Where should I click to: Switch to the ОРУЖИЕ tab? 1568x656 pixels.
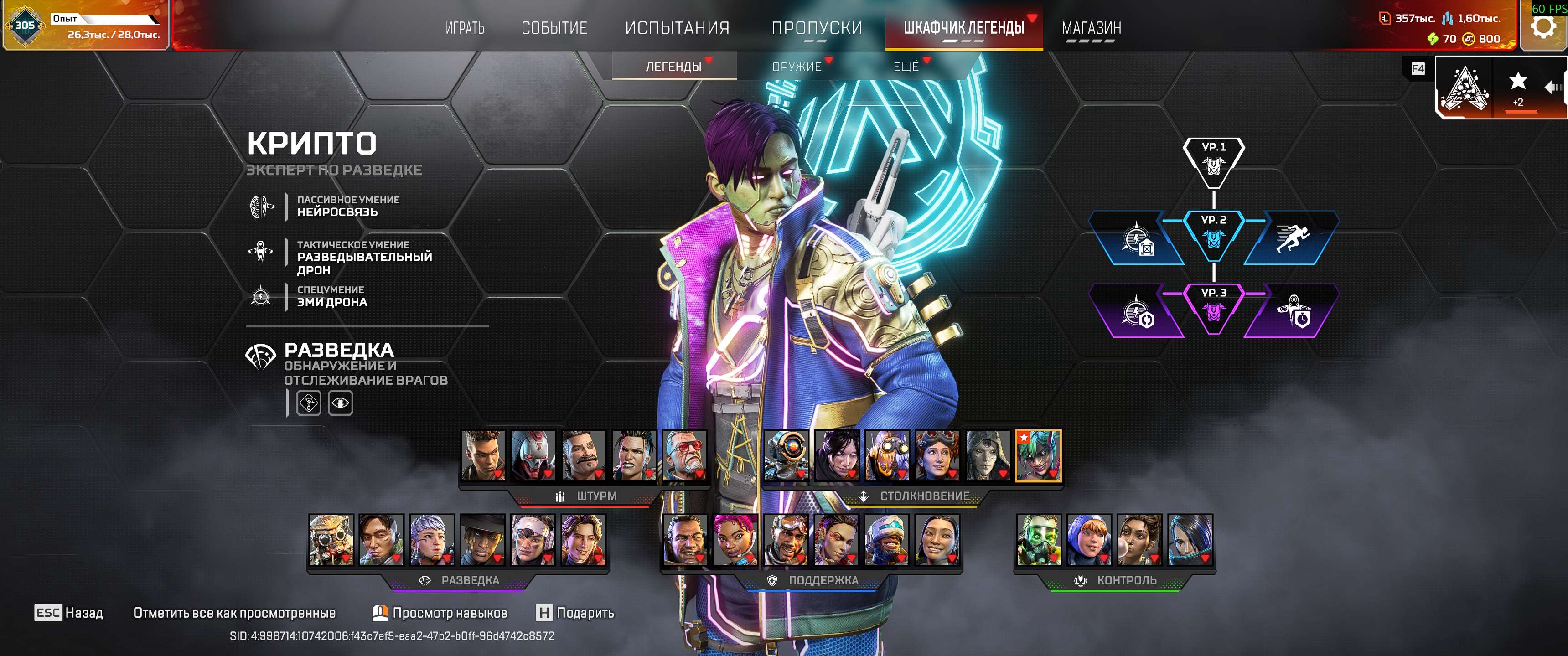(797, 67)
